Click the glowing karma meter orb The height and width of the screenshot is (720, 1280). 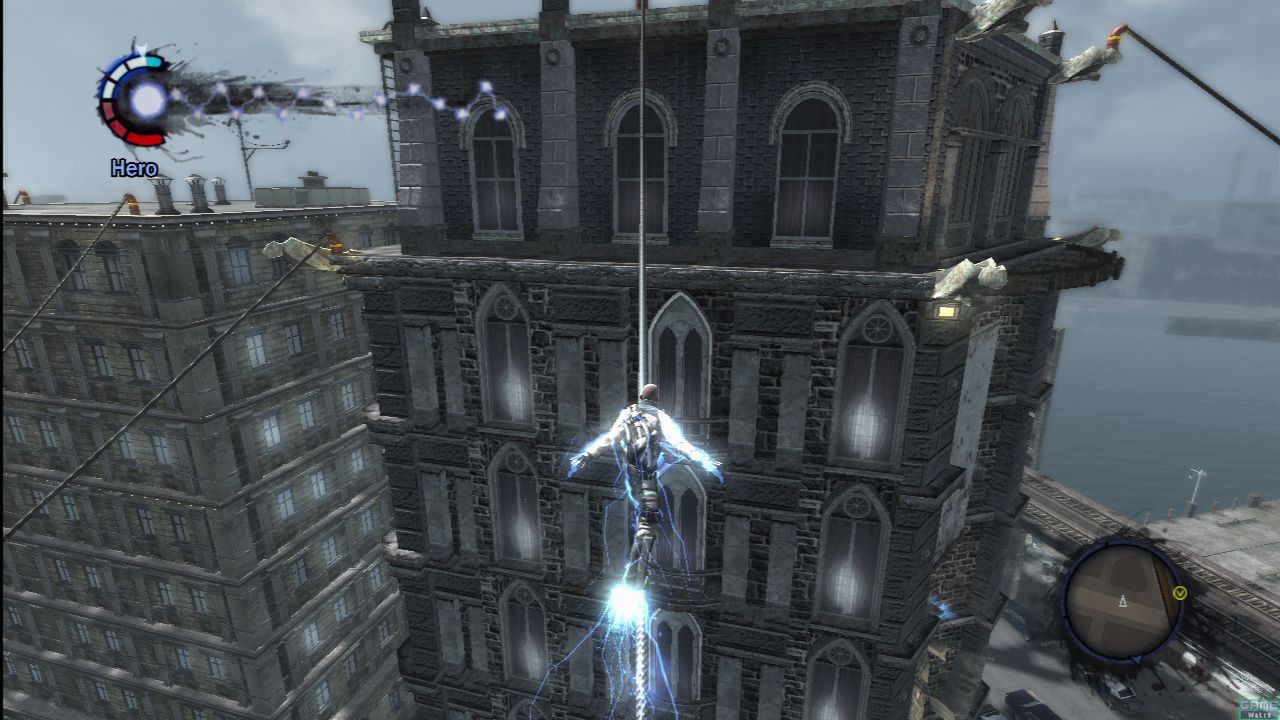pos(148,99)
